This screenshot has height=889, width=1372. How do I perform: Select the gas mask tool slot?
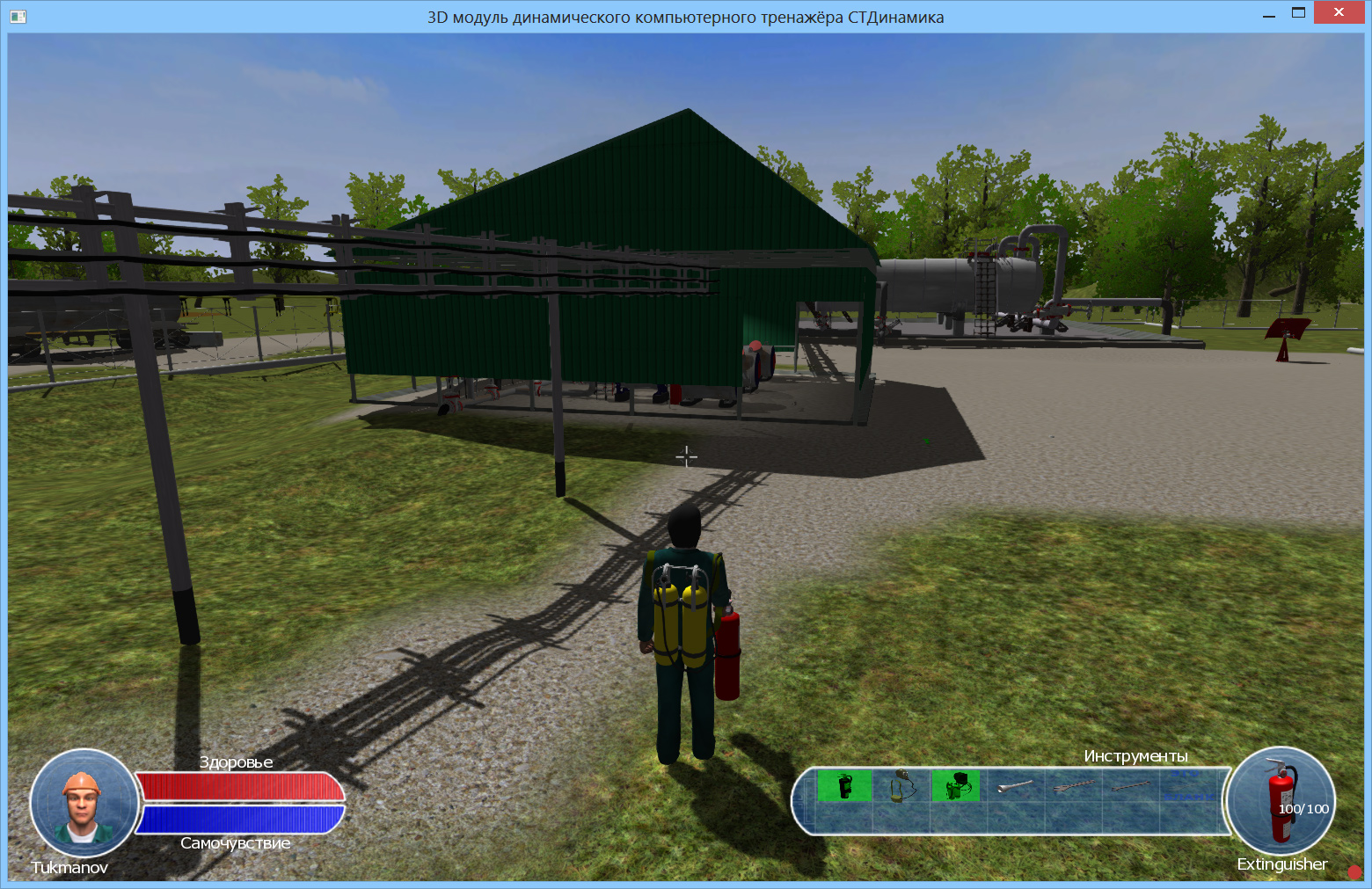[x=900, y=785]
